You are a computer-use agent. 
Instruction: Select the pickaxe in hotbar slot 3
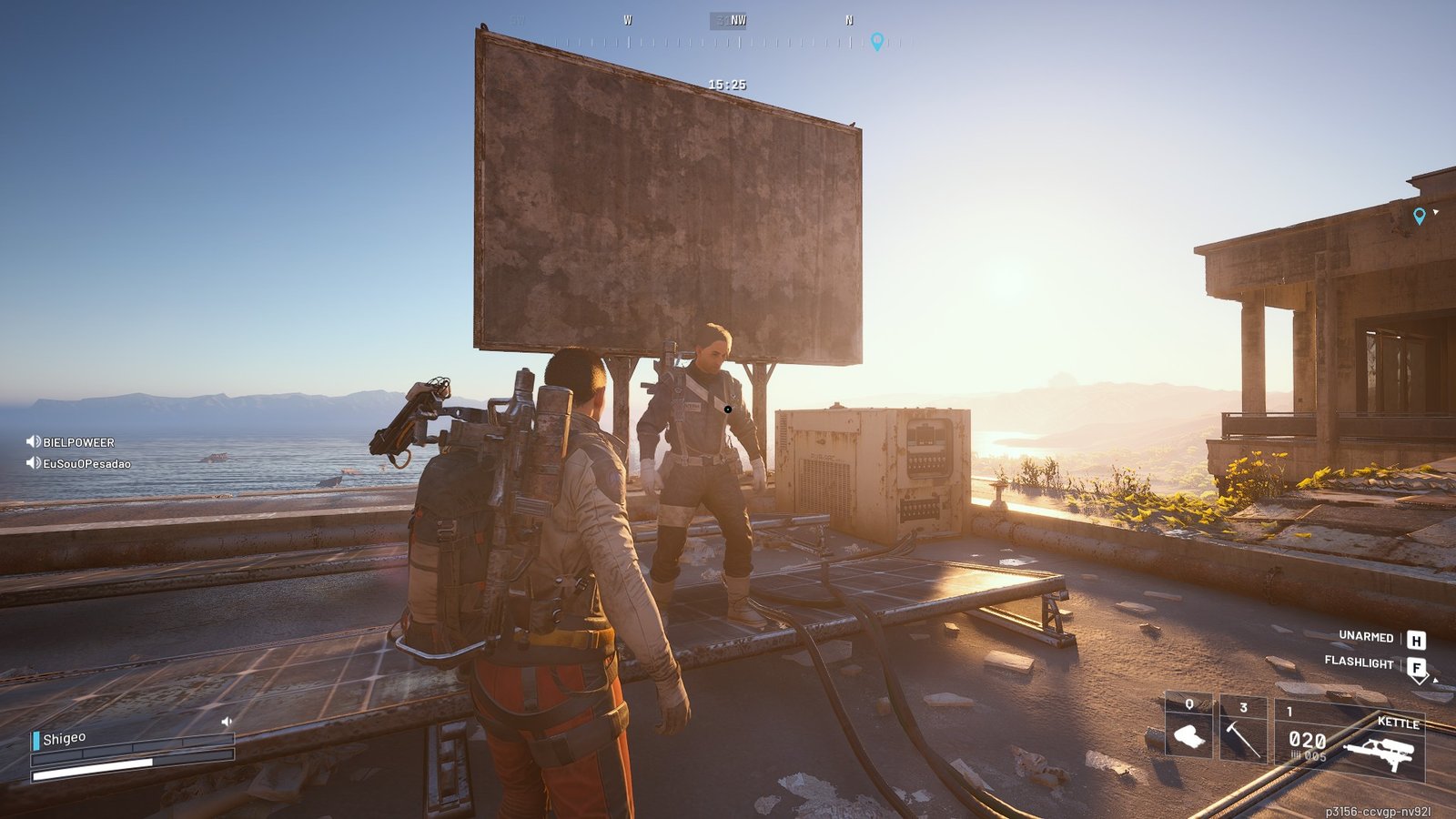tap(1244, 728)
